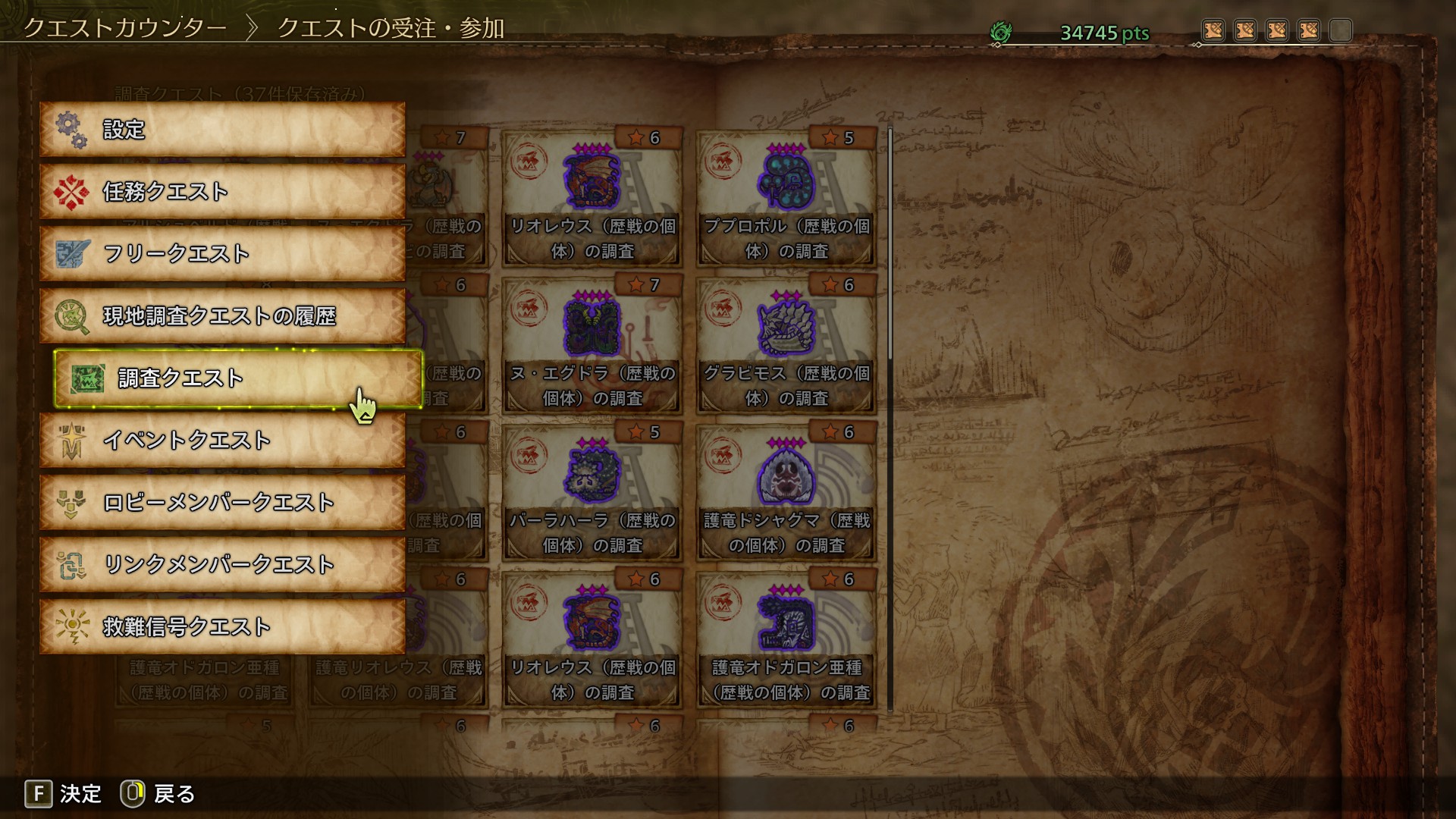
Task: Choose ロビーメンバークエスト
Action: 222,503
